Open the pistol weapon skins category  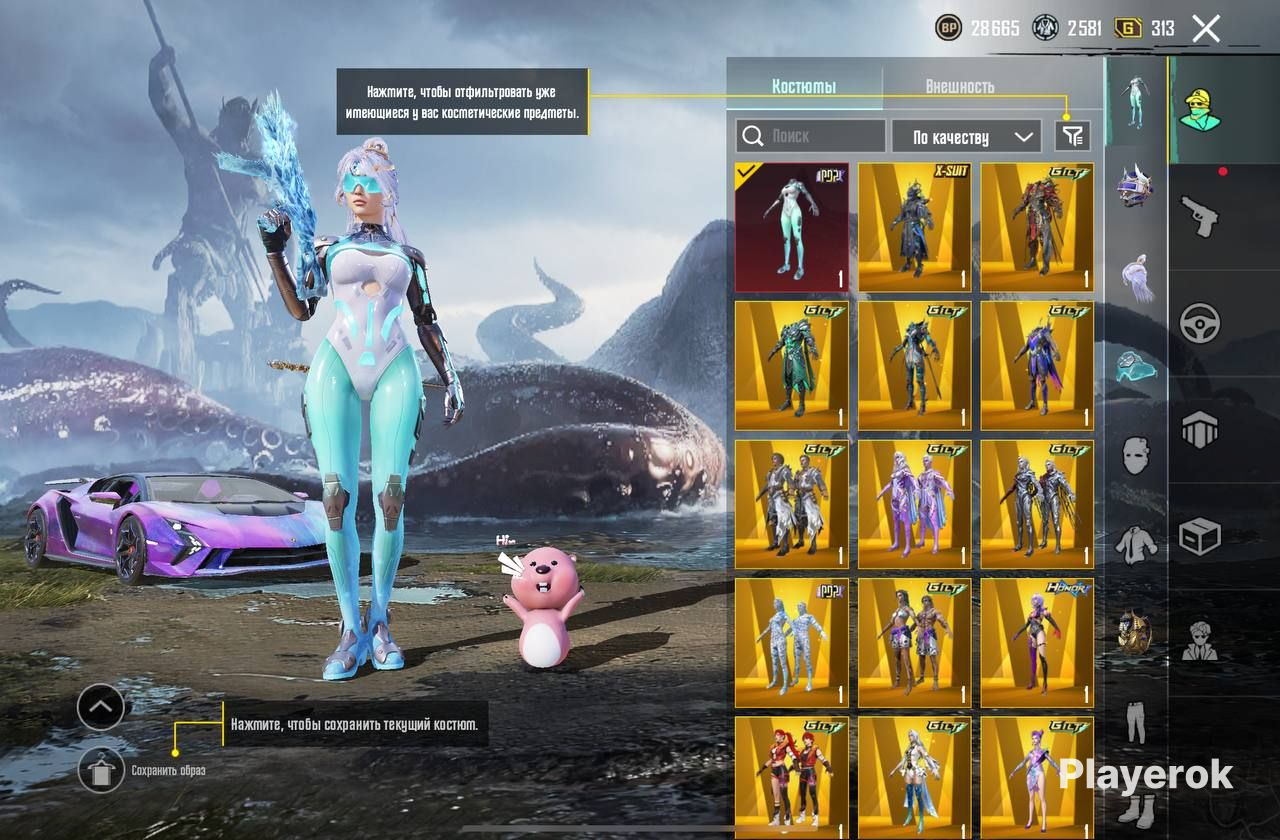tap(1200, 214)
